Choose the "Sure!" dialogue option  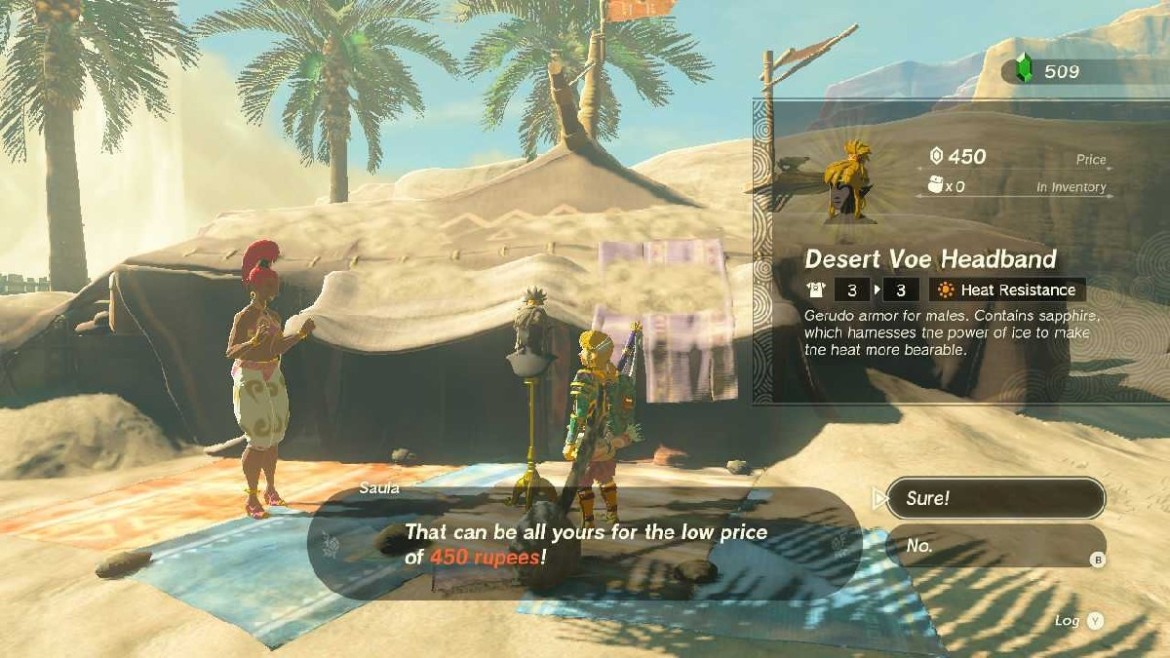(995, 498)
